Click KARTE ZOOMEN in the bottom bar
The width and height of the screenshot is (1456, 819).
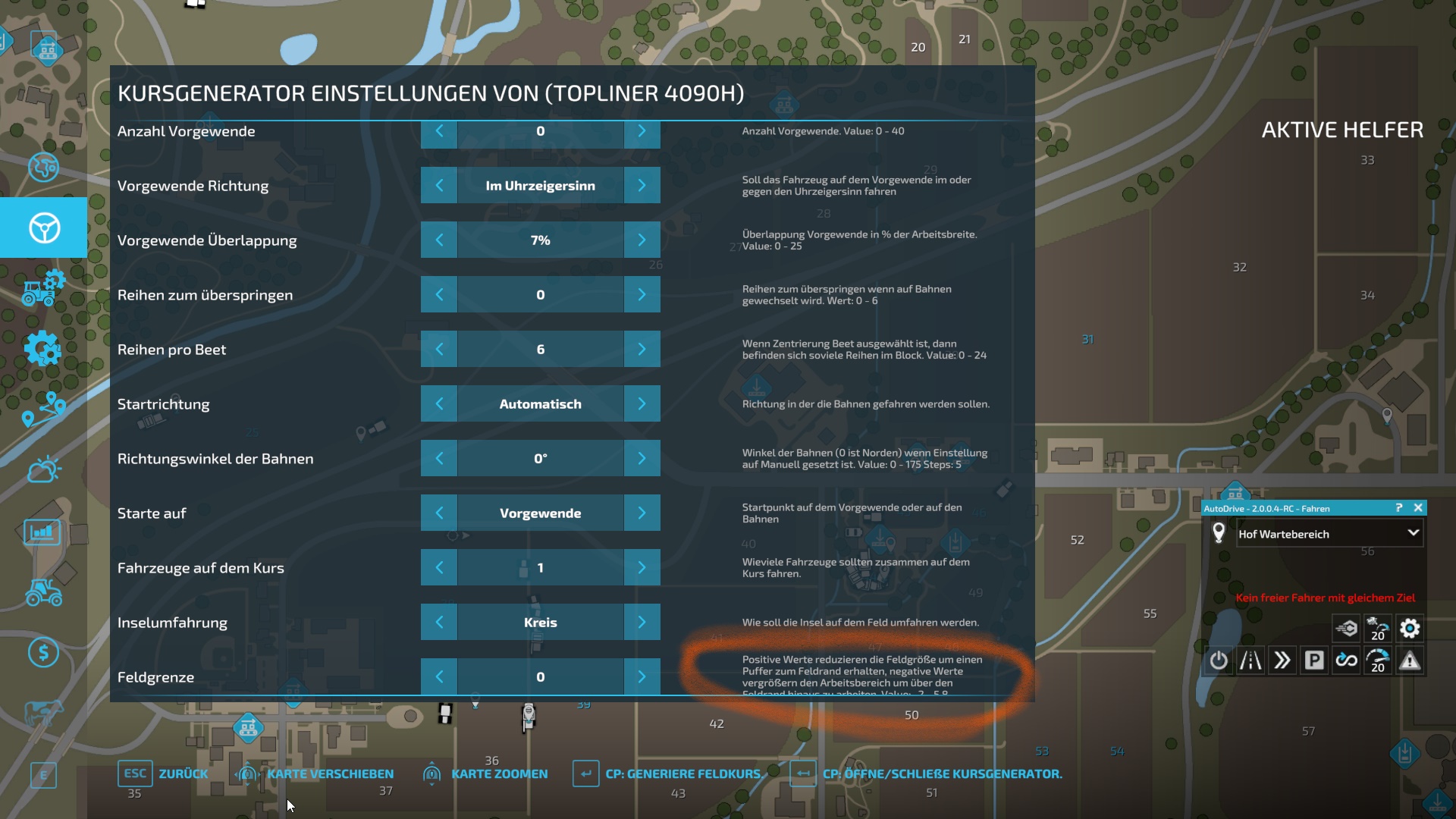[500, 773]
